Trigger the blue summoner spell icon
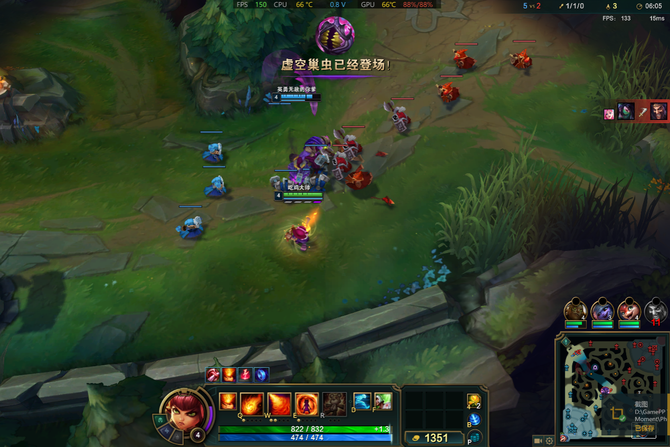 (360, 401)
